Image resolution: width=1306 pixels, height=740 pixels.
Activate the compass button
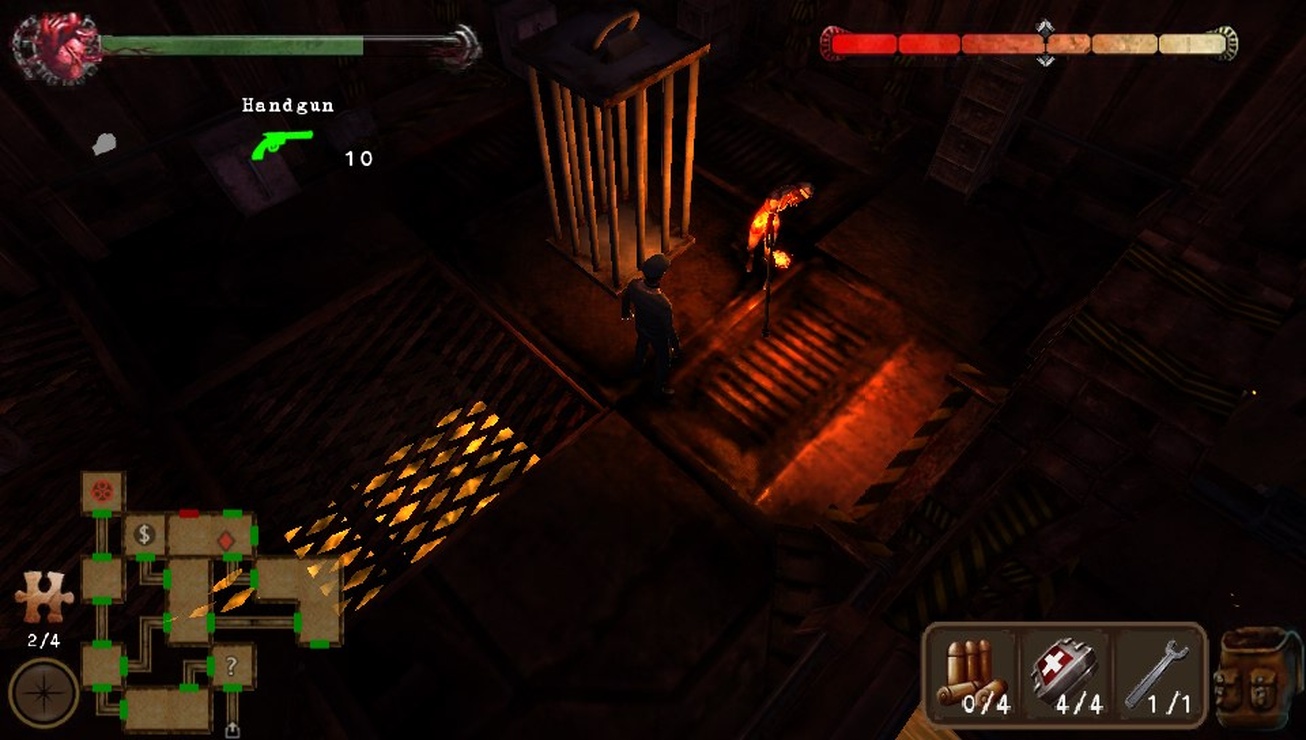click(43, 693)
